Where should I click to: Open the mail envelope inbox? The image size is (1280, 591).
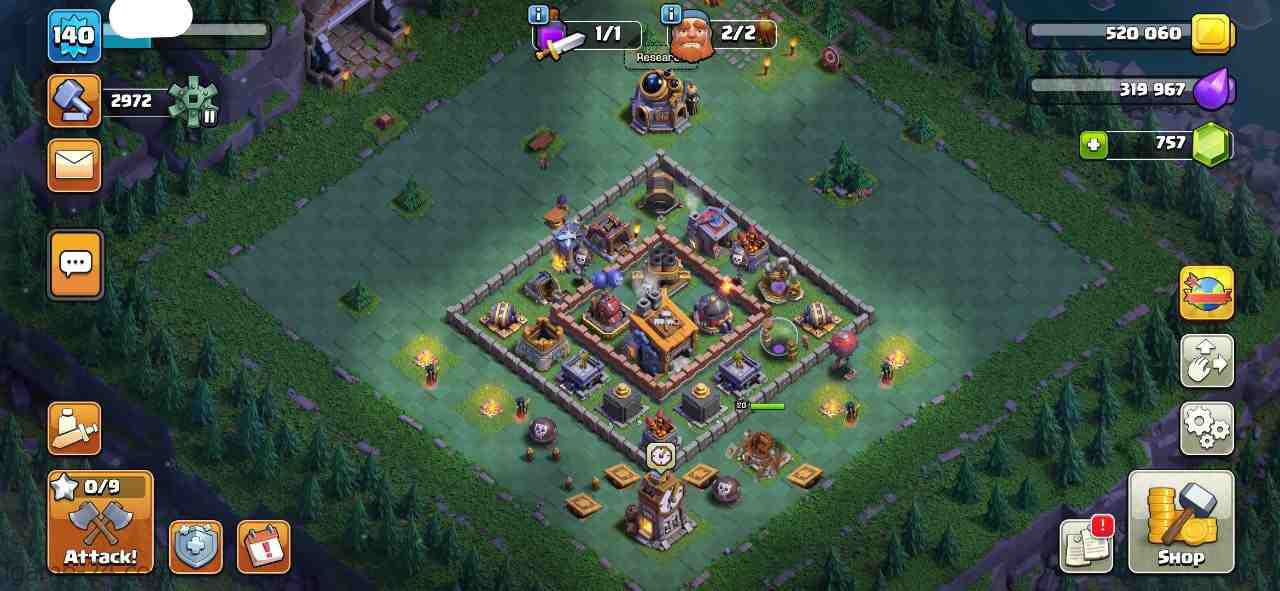coord(75,165)
